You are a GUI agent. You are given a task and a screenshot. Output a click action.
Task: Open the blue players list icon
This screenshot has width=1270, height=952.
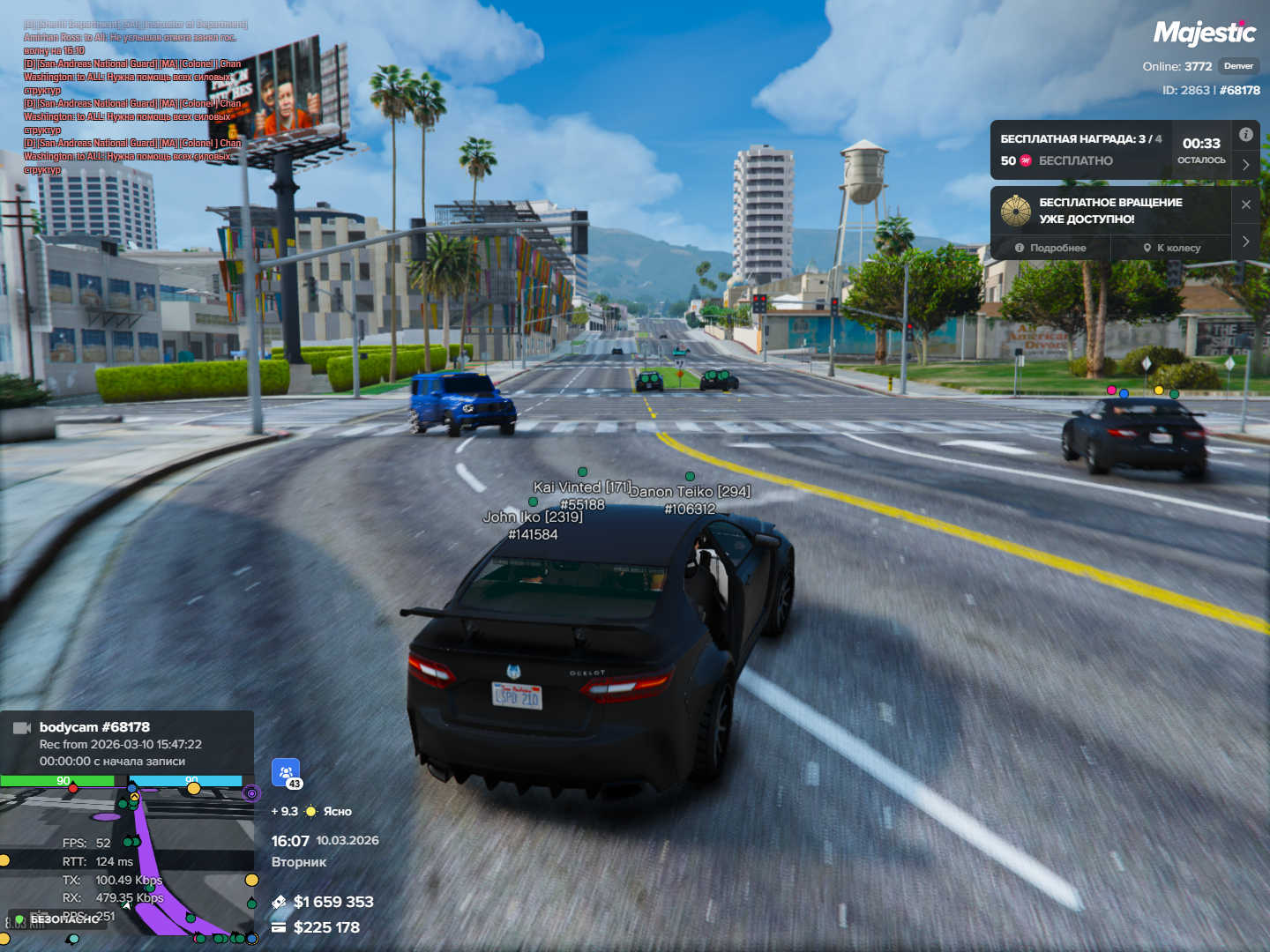tap(286, 772)
